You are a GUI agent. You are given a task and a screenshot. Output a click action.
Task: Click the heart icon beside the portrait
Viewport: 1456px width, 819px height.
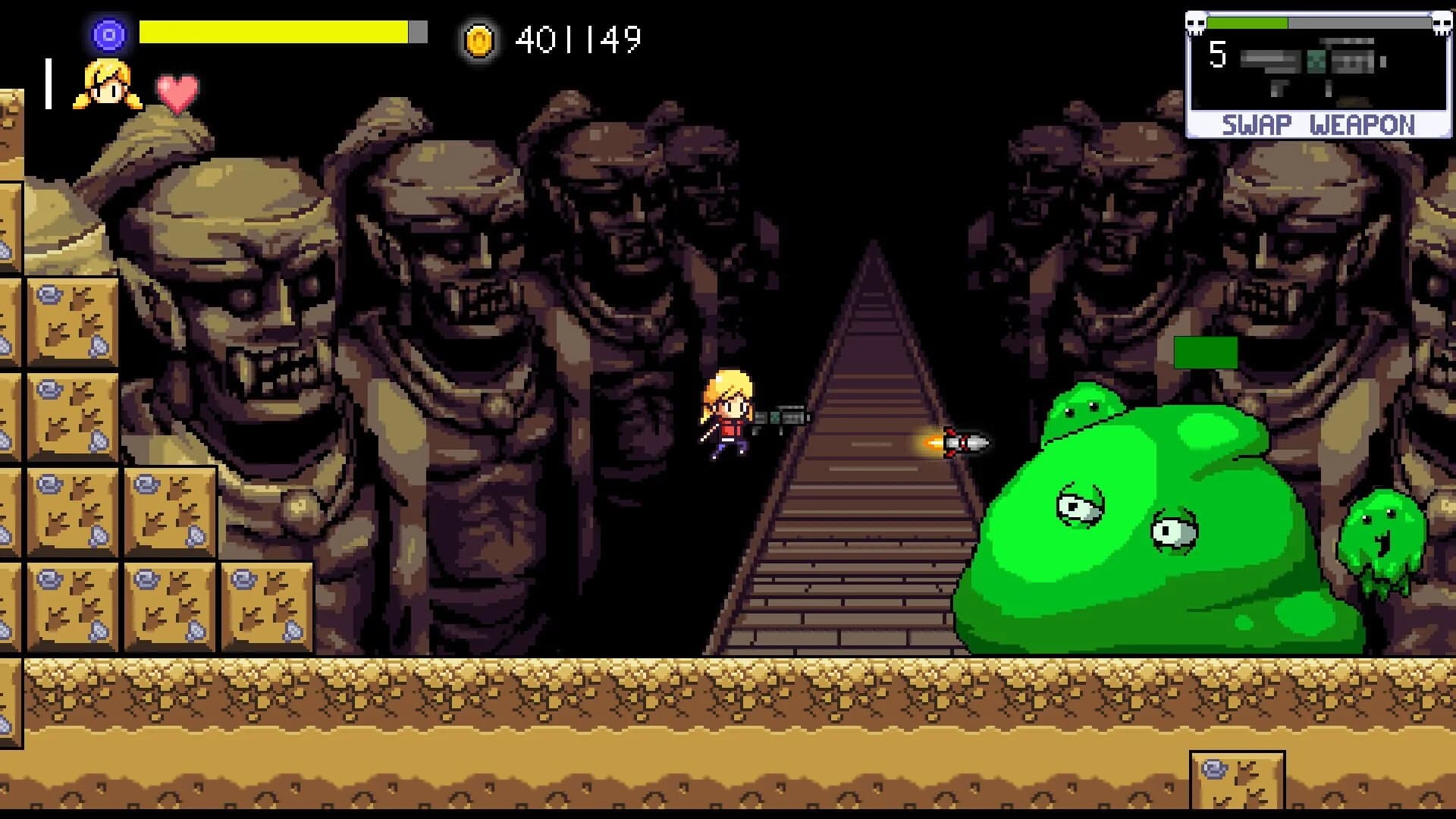[x=176, y=93]
